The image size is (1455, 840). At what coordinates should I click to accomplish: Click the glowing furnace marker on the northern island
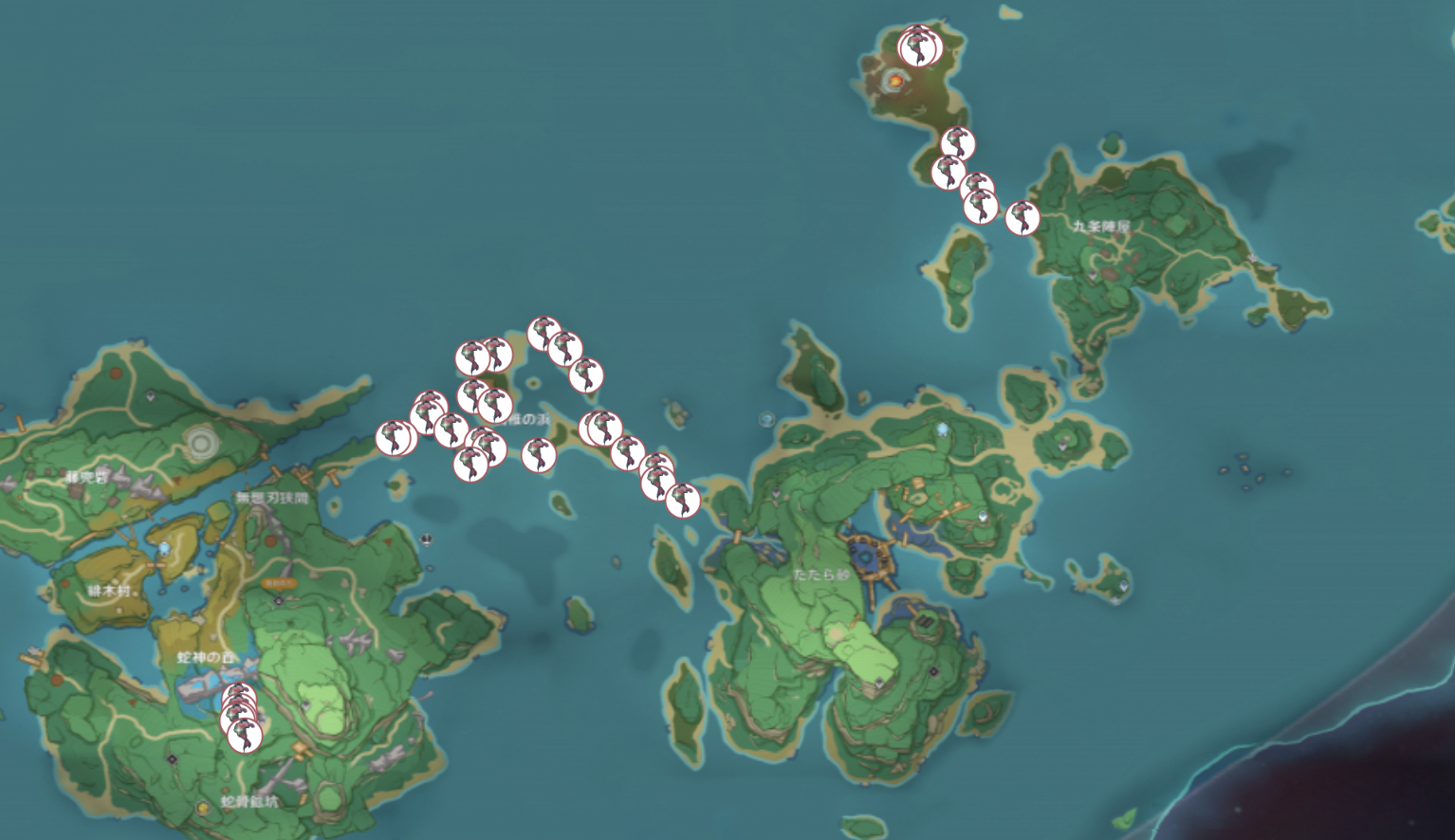[896, 82]
